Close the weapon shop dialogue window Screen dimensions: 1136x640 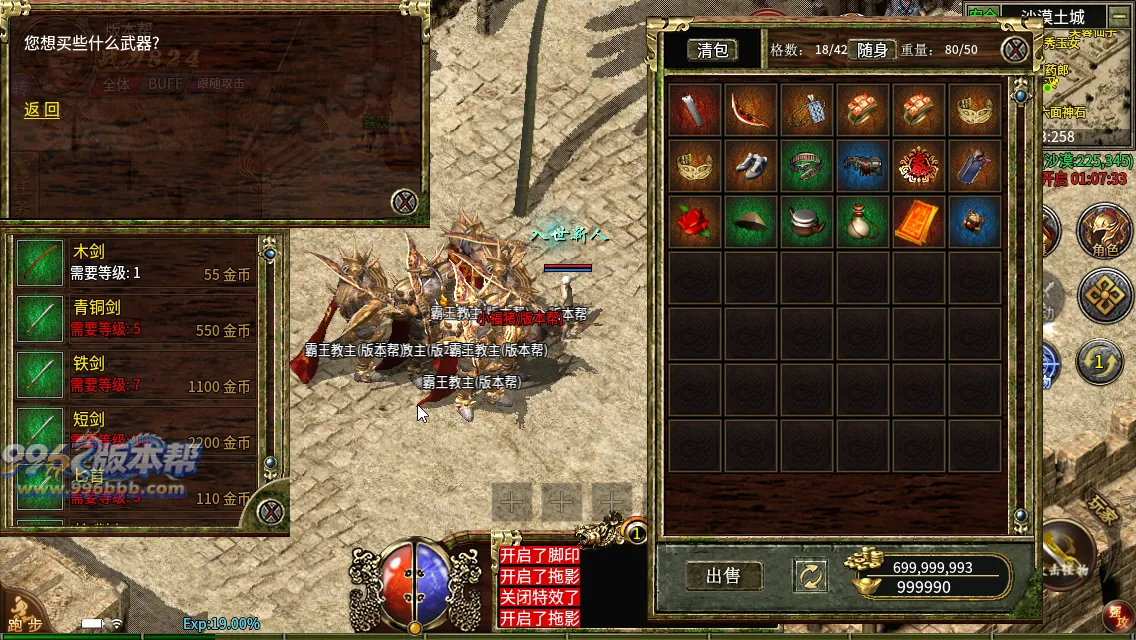coord(404,201)
